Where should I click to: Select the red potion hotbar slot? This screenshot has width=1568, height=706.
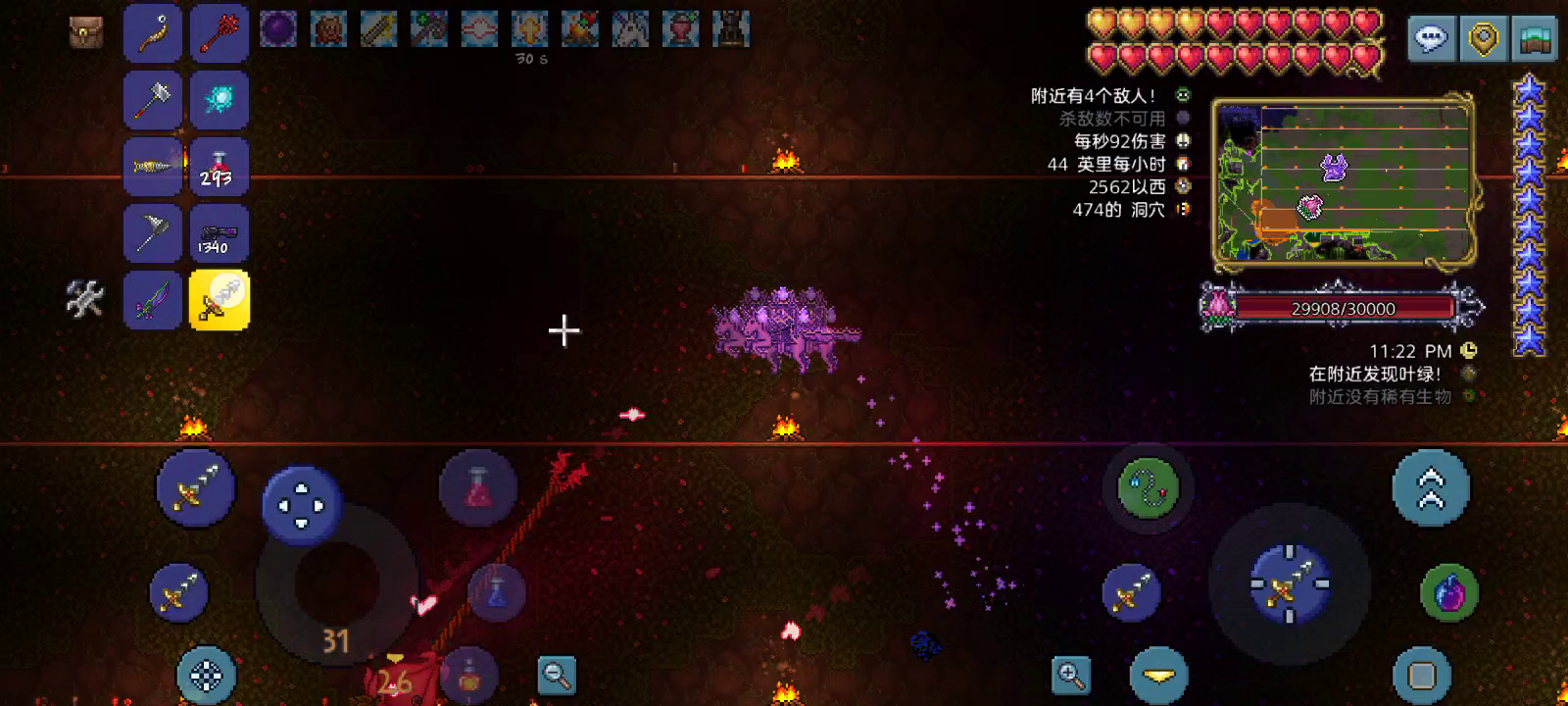pyautogui.click(x=219, y=167)
